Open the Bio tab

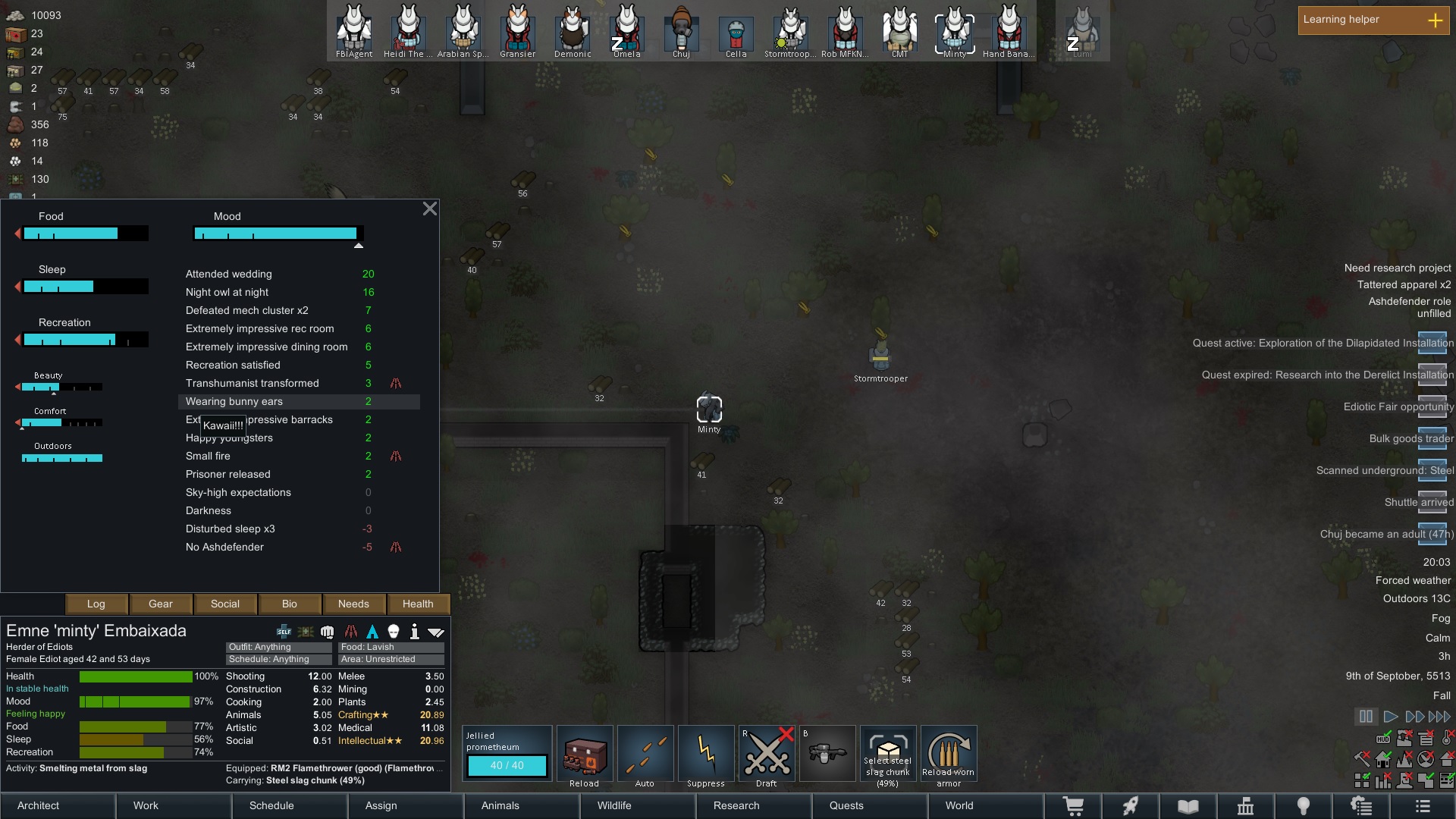click(x=290, y=604)
